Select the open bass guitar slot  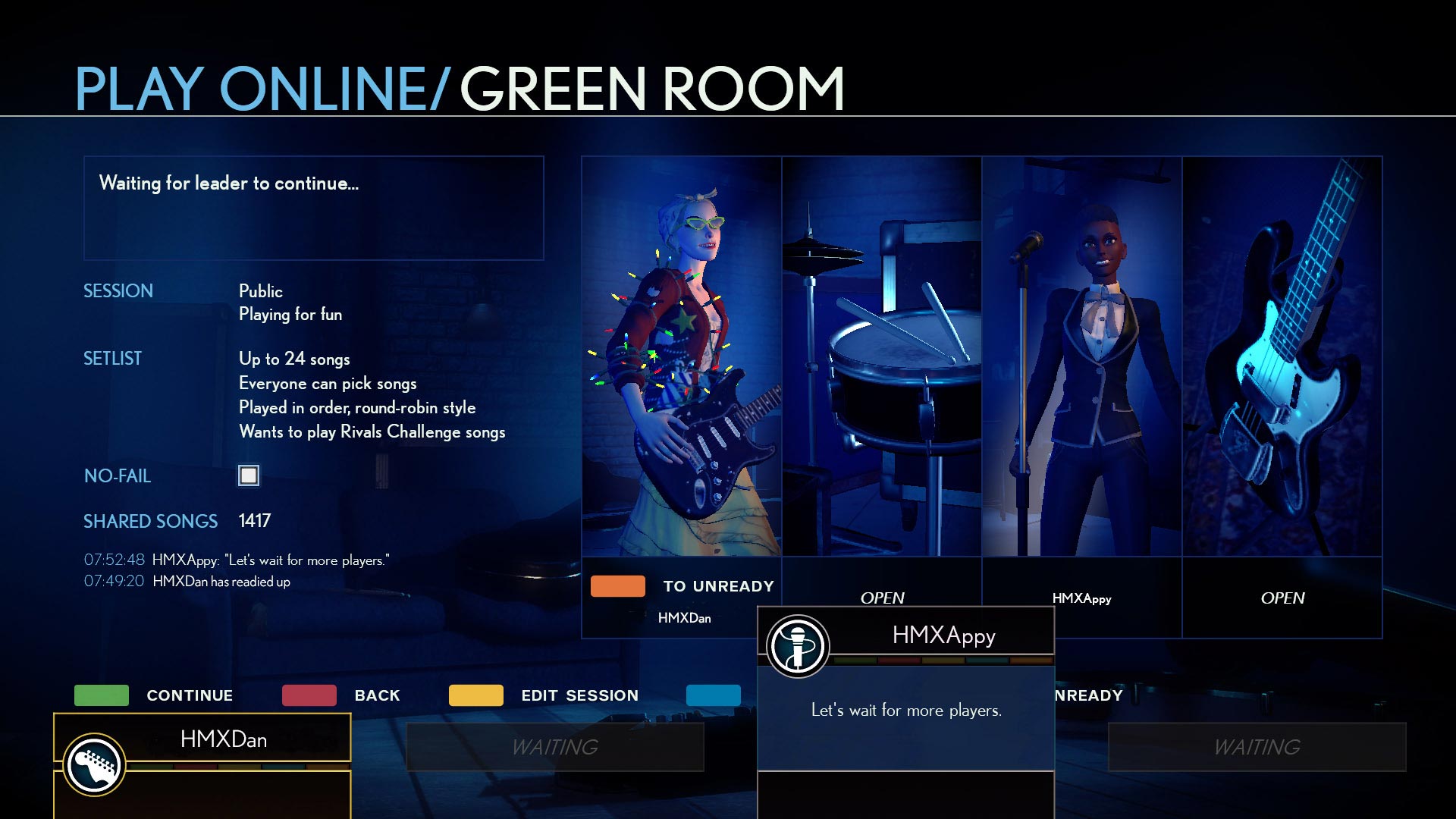point(1282,356)
